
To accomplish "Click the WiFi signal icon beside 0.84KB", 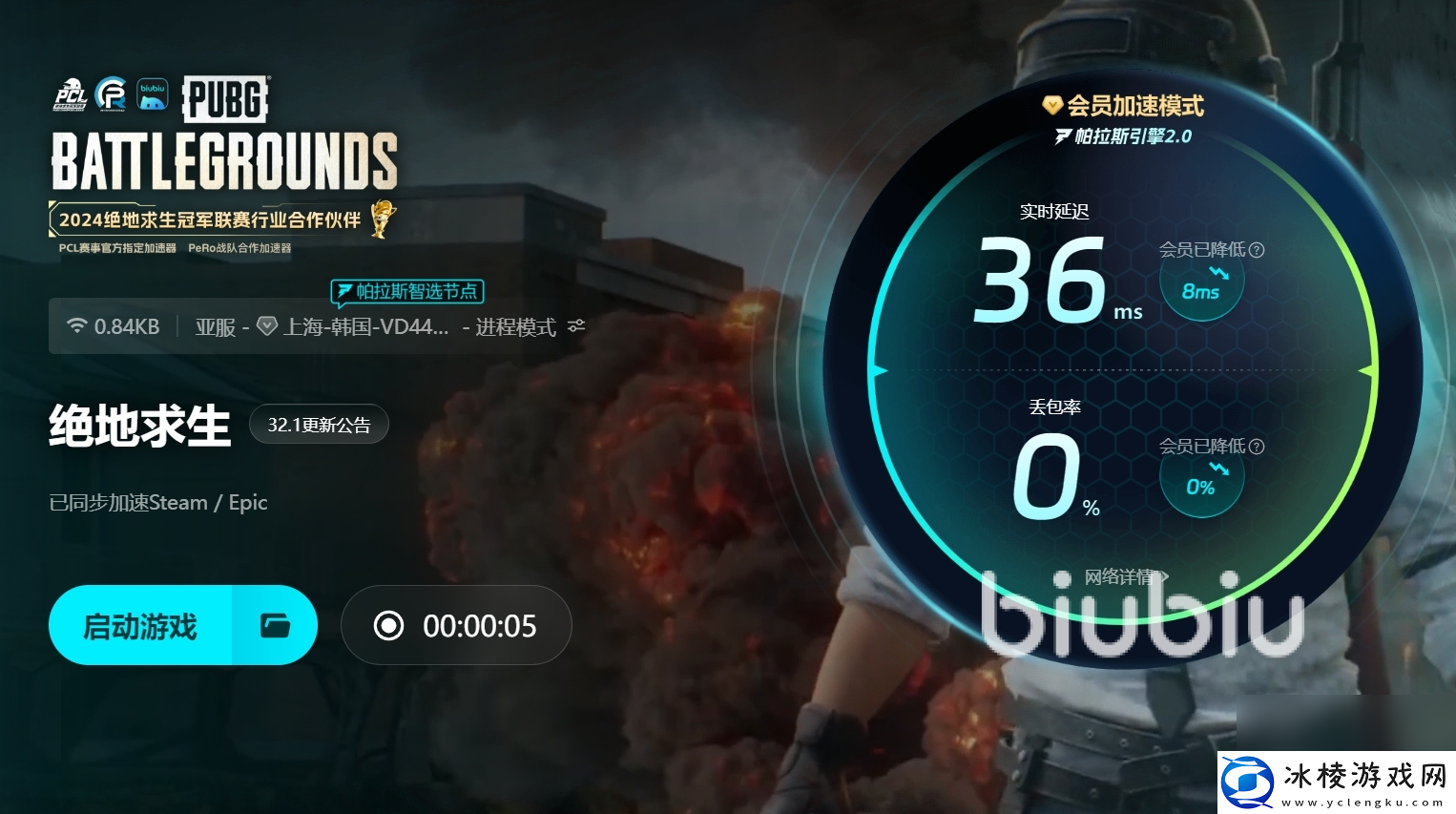I will click(77, 324).
